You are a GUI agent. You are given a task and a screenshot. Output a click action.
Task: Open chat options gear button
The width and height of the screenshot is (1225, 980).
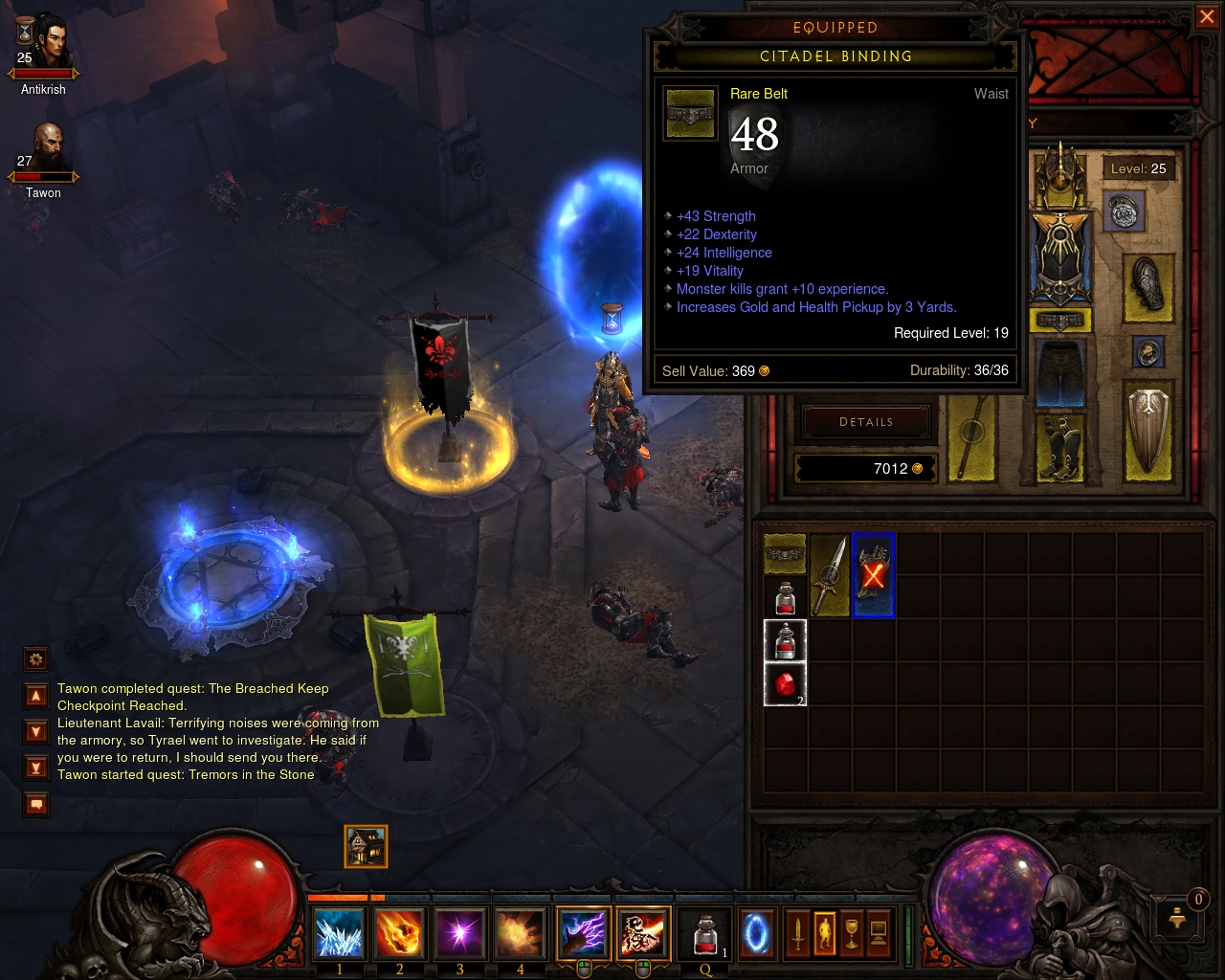click(35, 658)
